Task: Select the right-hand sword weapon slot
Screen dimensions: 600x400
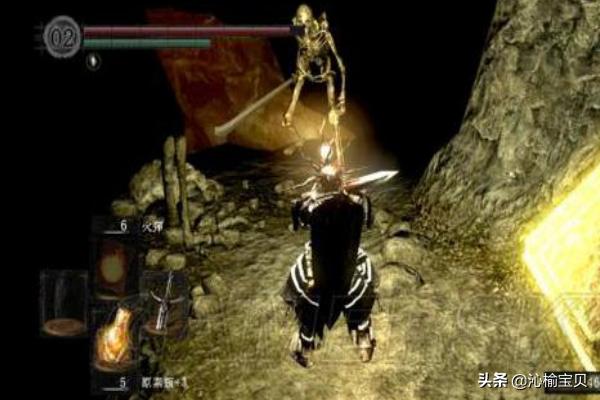Action: 163,300
